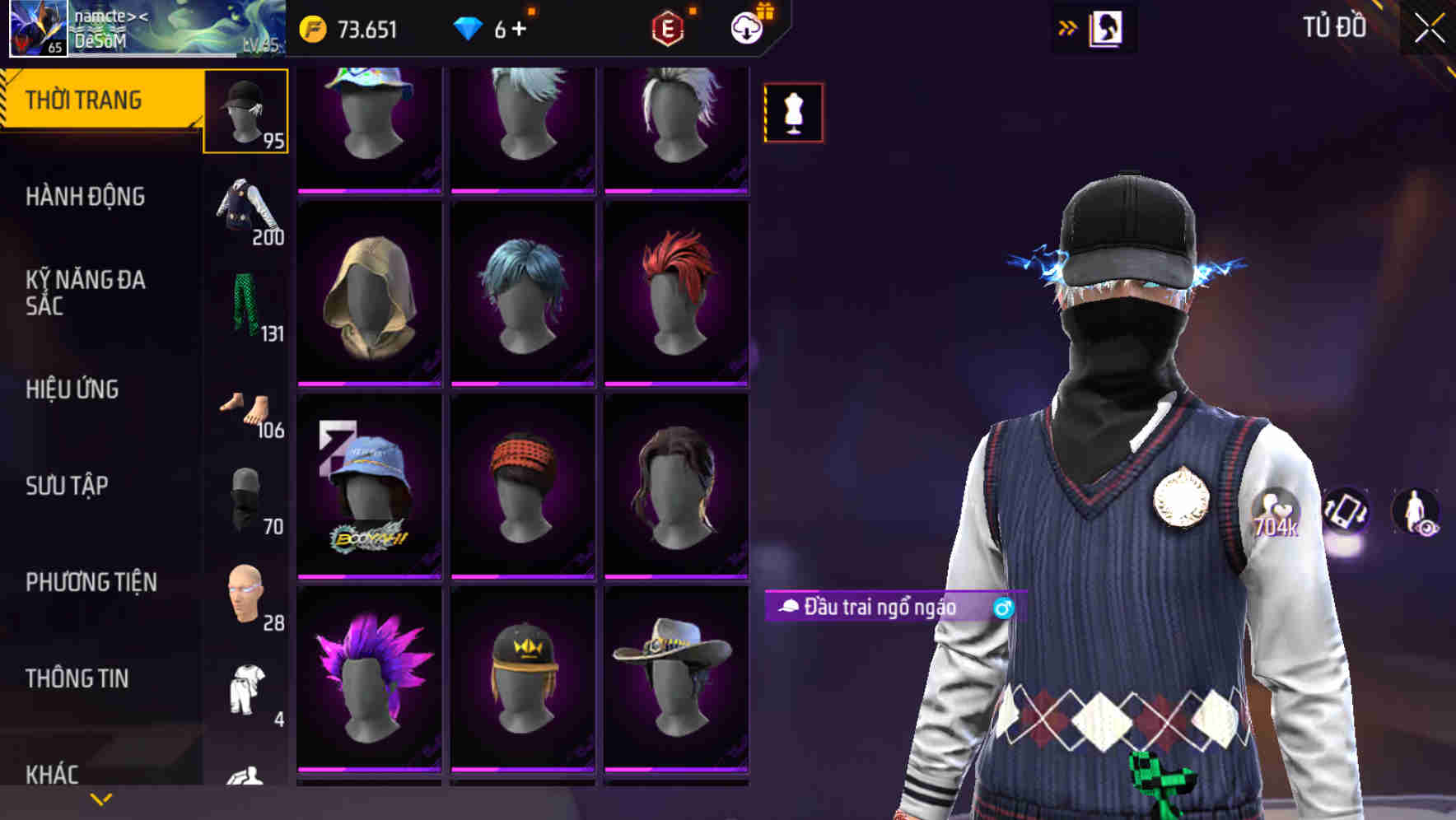Image resolution: width=1456 pixels, height=820 pixels.
Task: Click the double-arrow chevrons near the top right
Action: [x=1066, y=26]
